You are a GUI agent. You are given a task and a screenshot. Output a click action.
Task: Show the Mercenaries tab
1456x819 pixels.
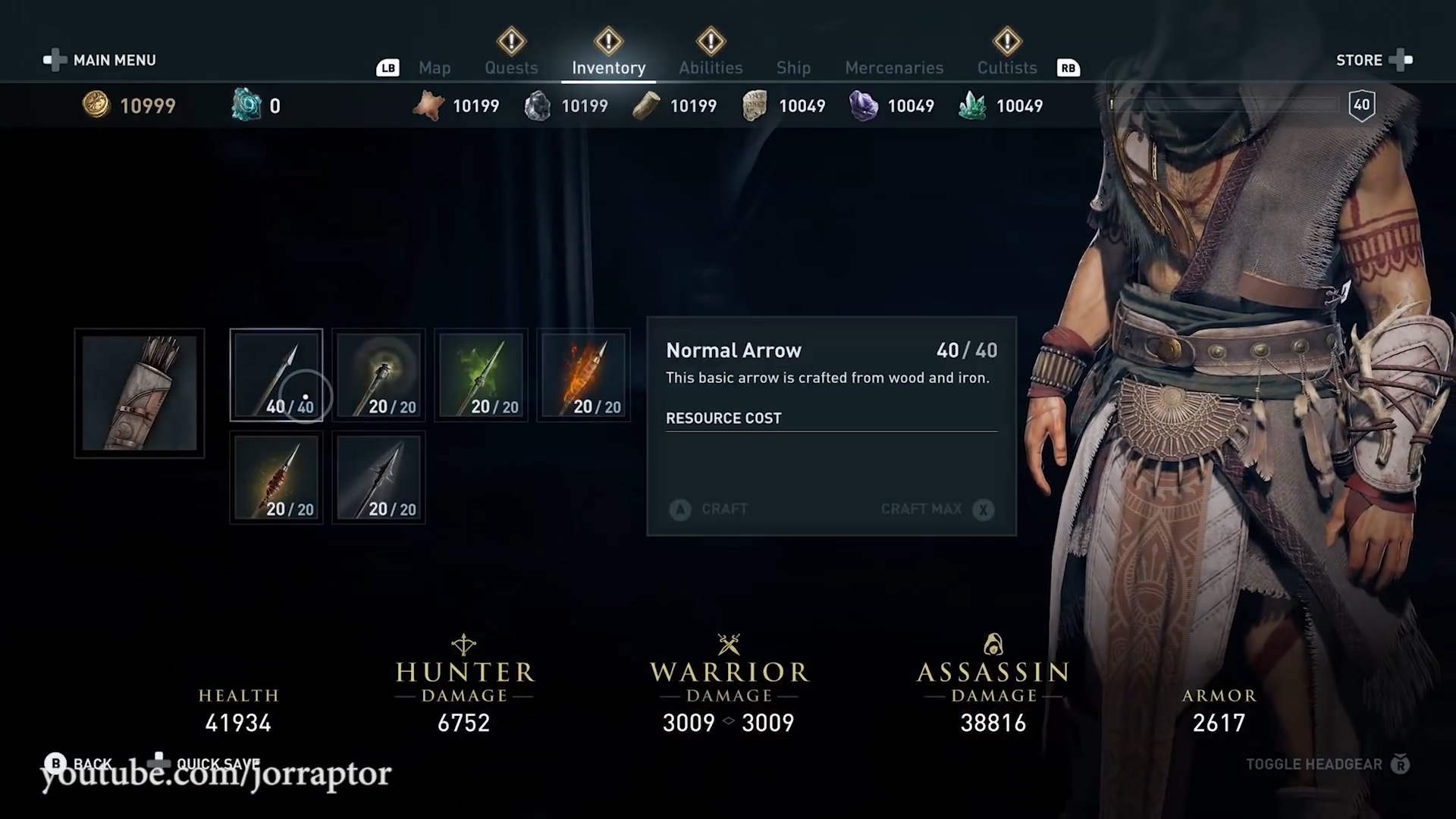click(x=894, y=68)
